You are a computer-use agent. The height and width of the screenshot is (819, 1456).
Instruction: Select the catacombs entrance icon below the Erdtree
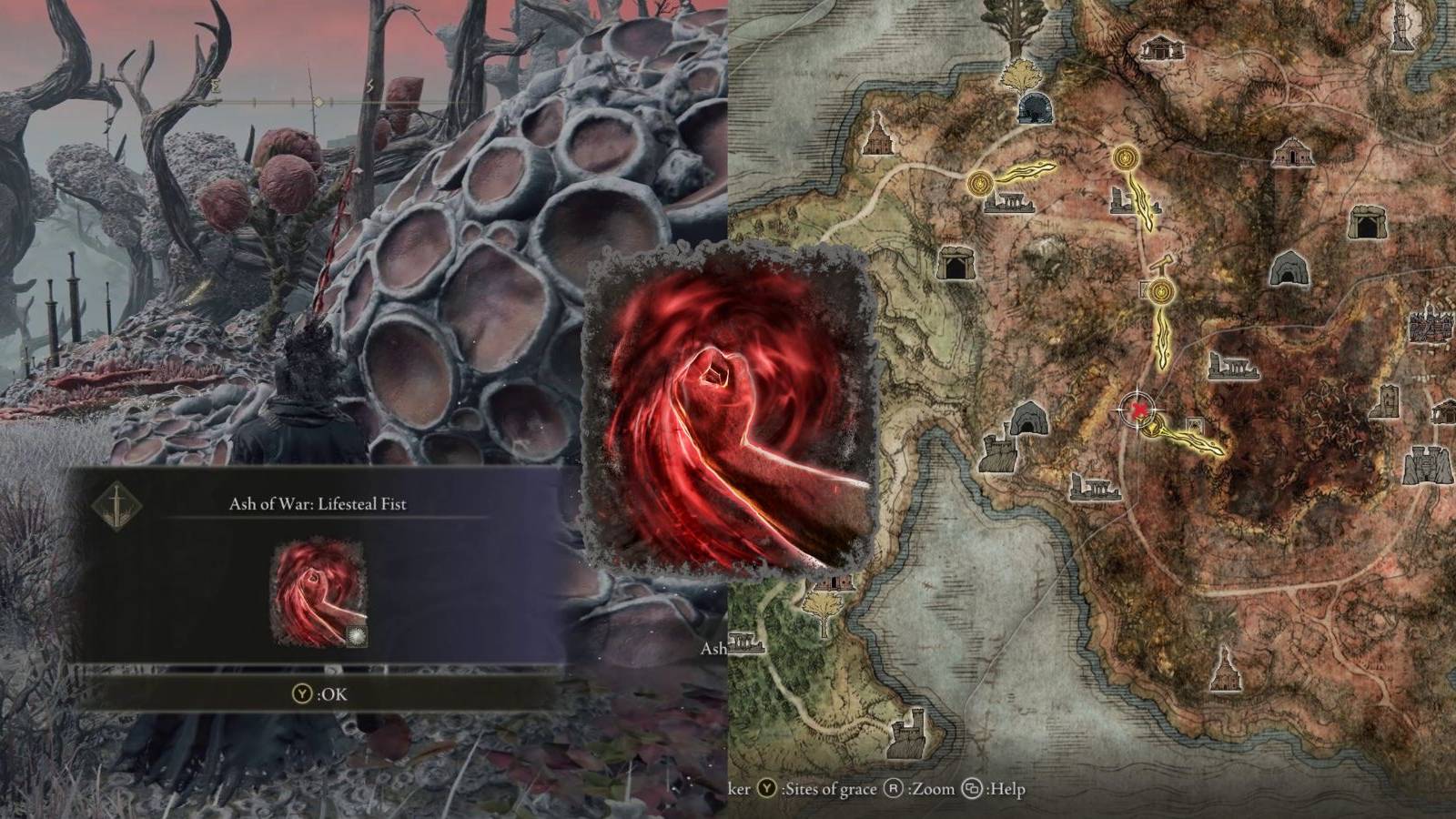1036,109
